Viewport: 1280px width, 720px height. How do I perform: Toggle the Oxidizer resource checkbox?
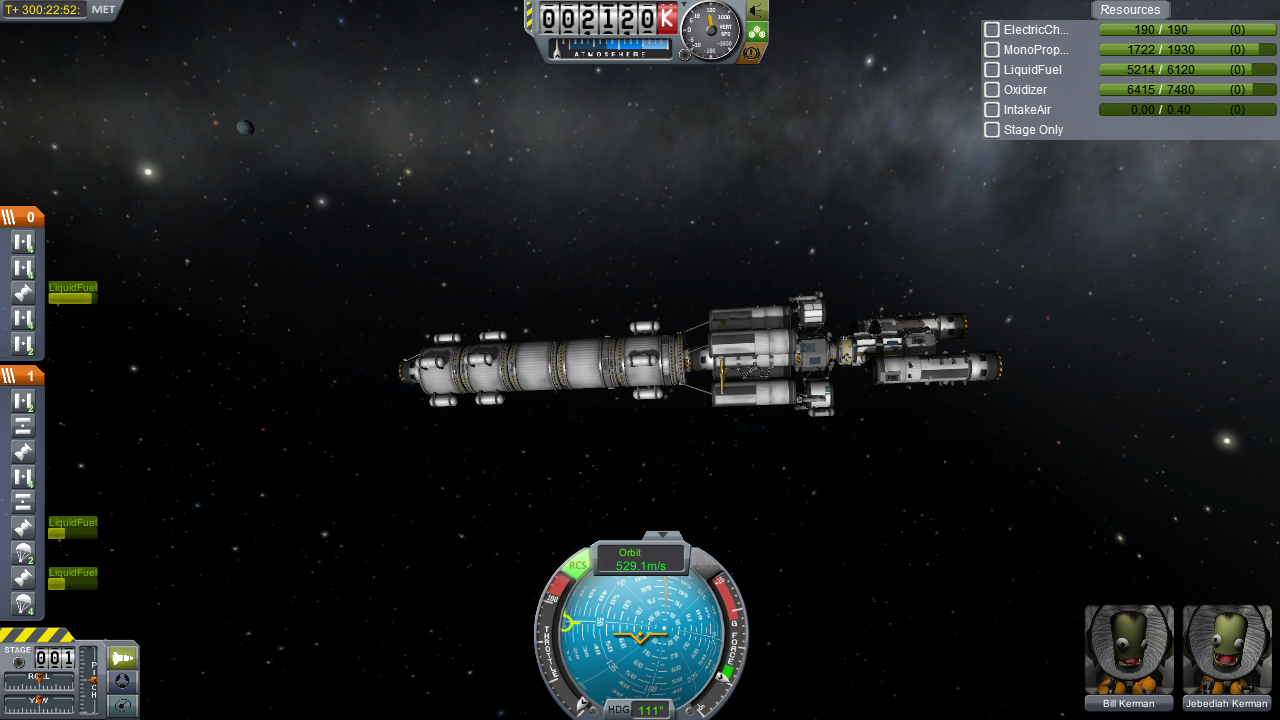[x=992, y=90]
